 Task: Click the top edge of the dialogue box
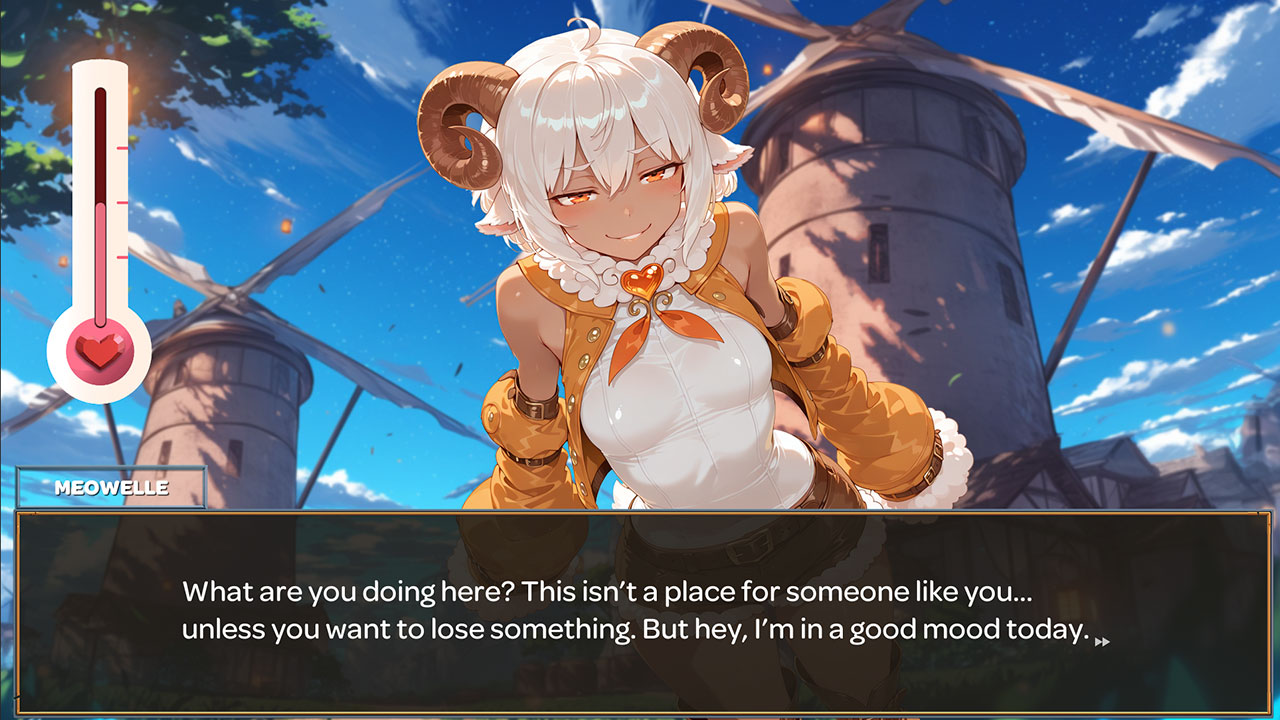pyautogui.click(x=640, y=517)
